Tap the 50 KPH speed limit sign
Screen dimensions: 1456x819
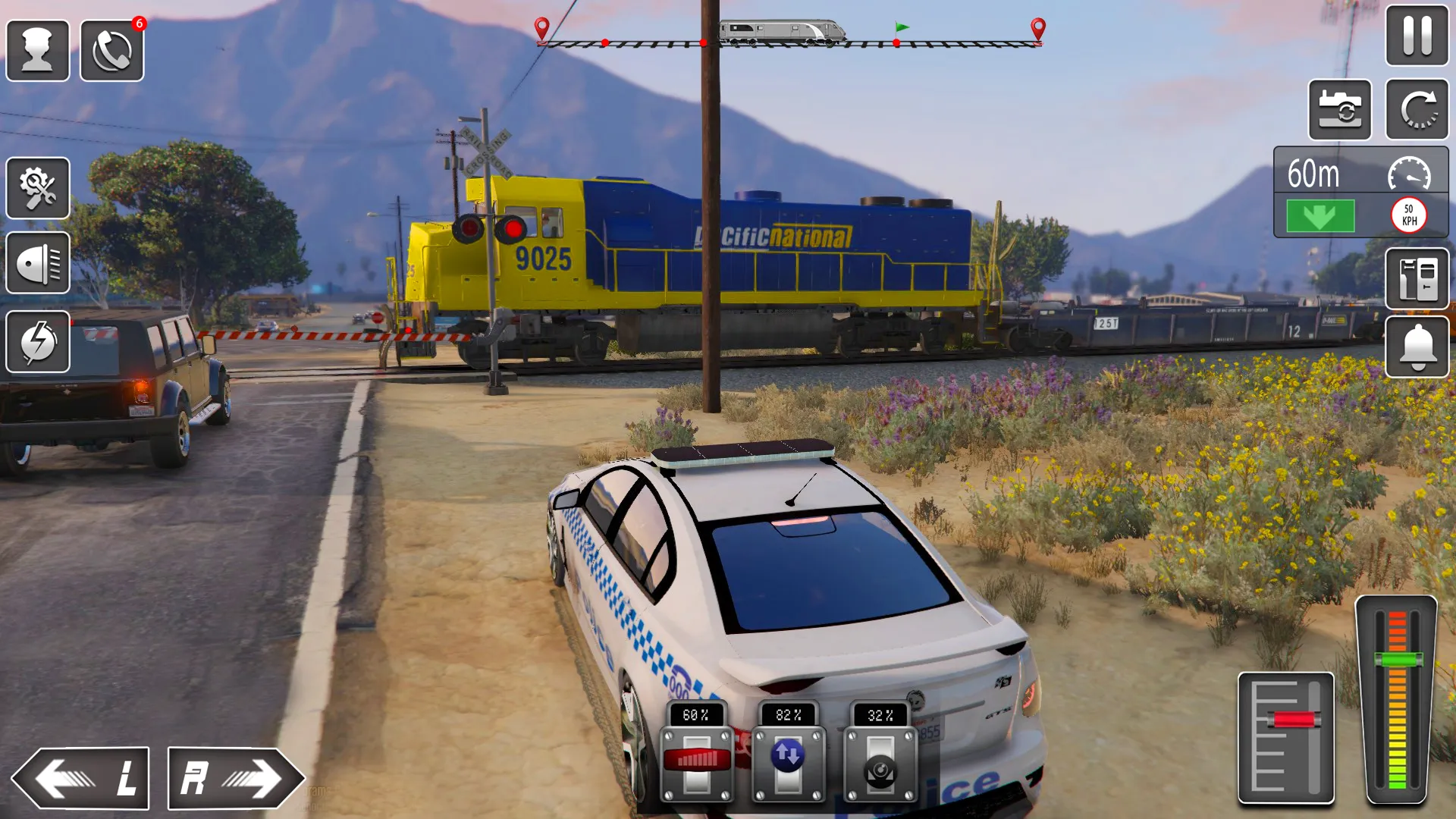[1408, 215]
